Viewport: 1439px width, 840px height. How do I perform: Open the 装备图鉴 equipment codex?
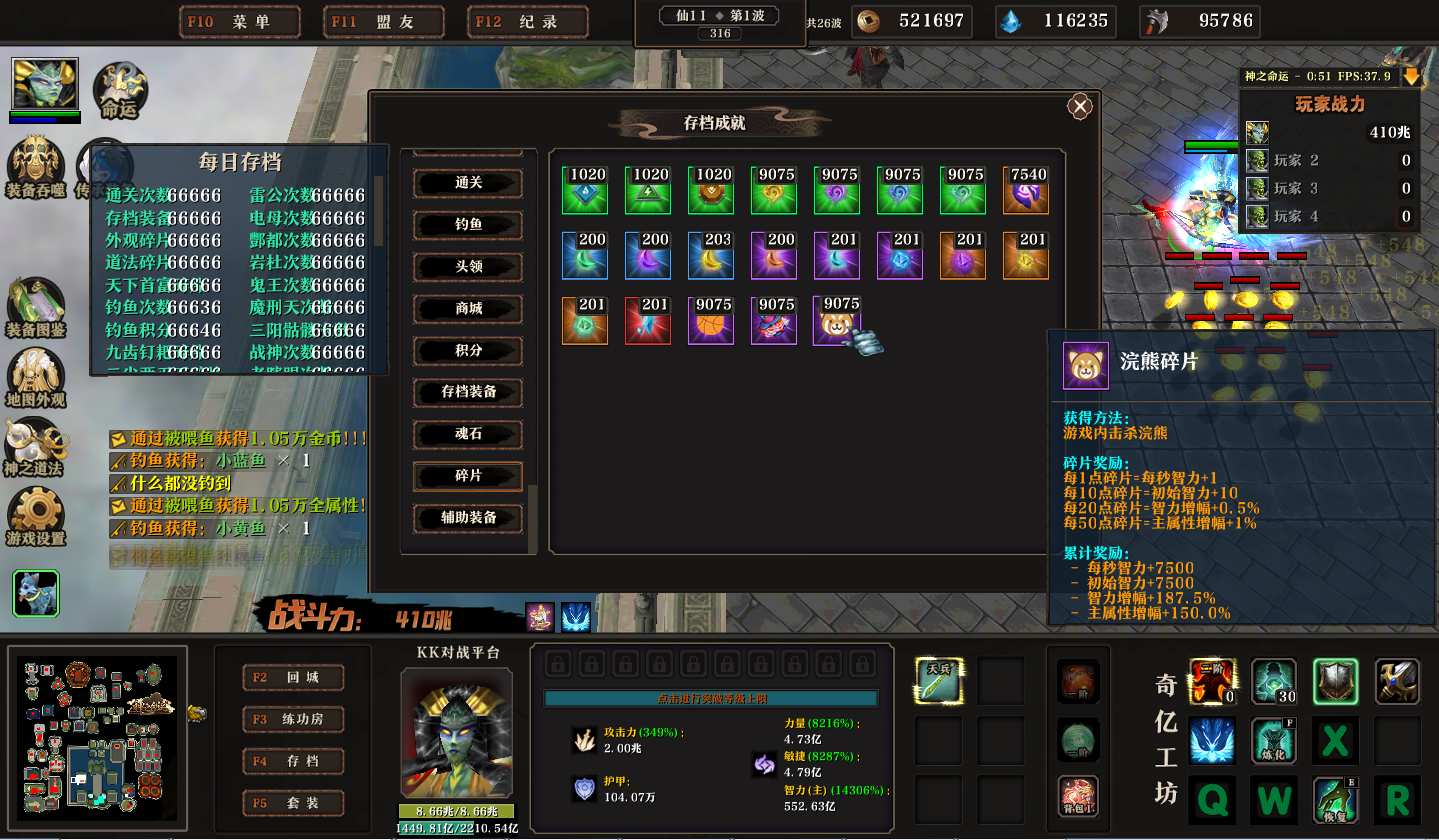click(x=36, y=307)
